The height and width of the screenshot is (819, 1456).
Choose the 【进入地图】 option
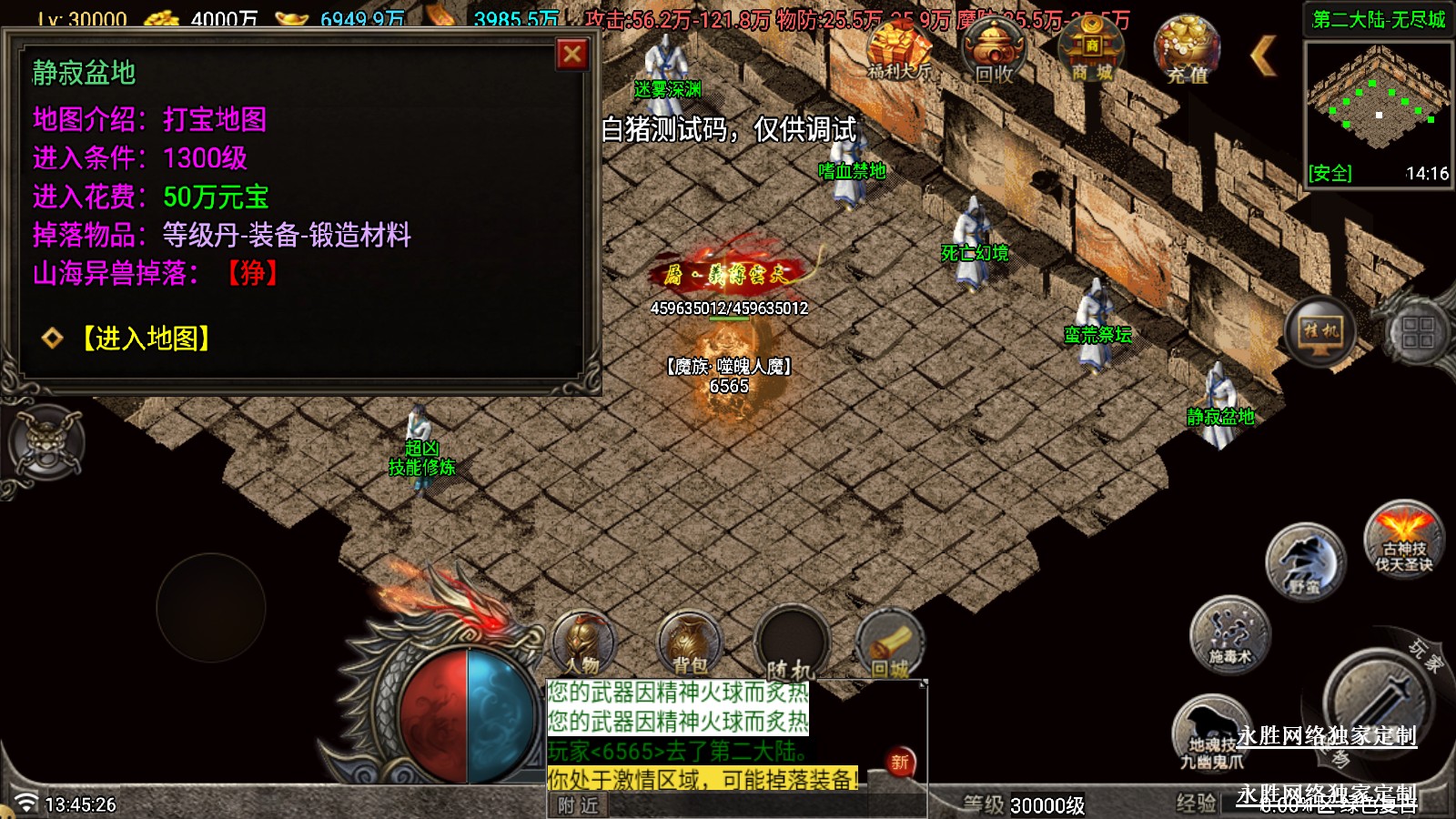pyautogui.click(x=146, y=339)
